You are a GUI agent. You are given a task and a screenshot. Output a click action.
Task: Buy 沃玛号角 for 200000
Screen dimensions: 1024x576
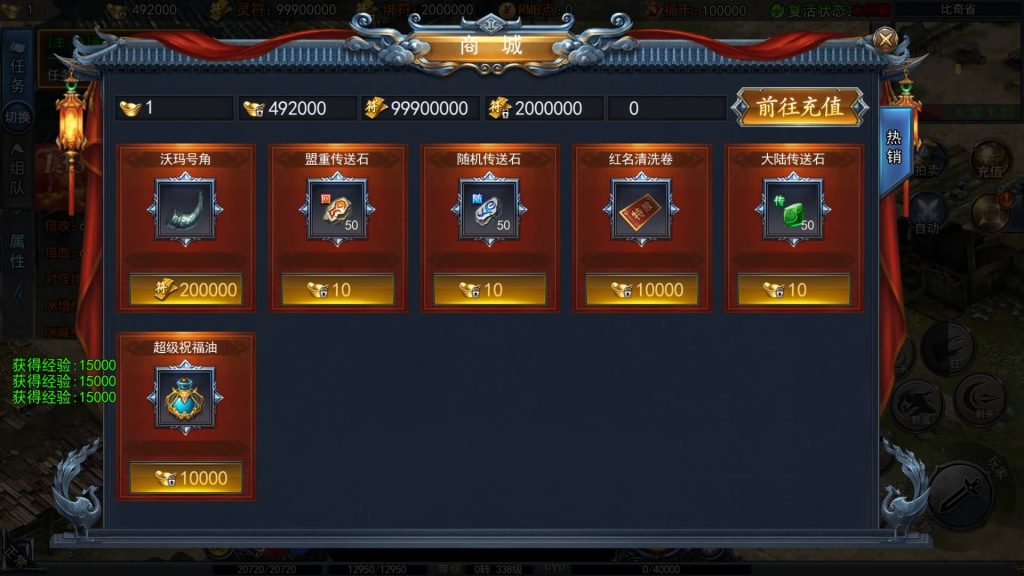tap(186, 290)
